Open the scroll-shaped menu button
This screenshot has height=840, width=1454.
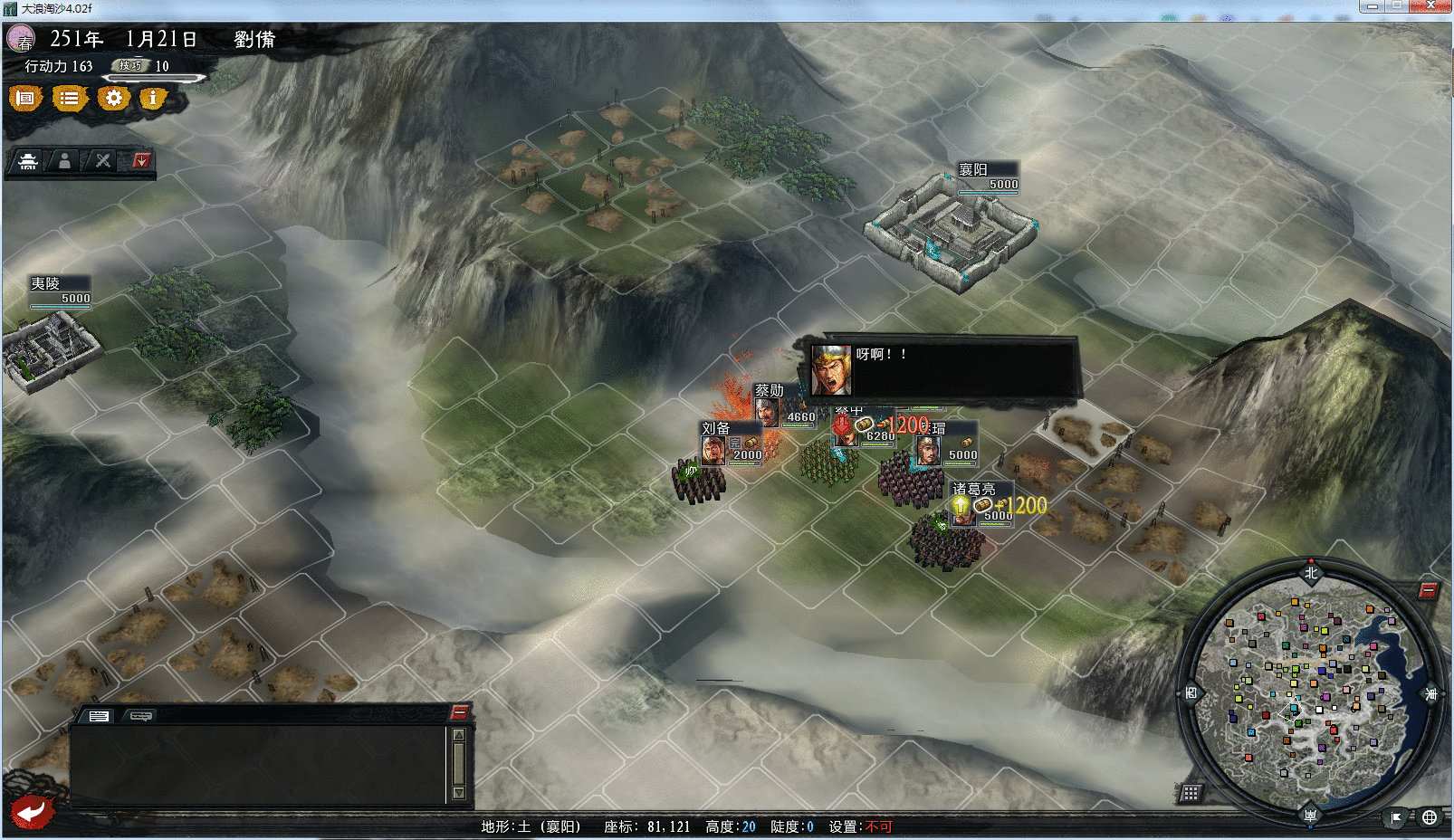coord(25,98)
